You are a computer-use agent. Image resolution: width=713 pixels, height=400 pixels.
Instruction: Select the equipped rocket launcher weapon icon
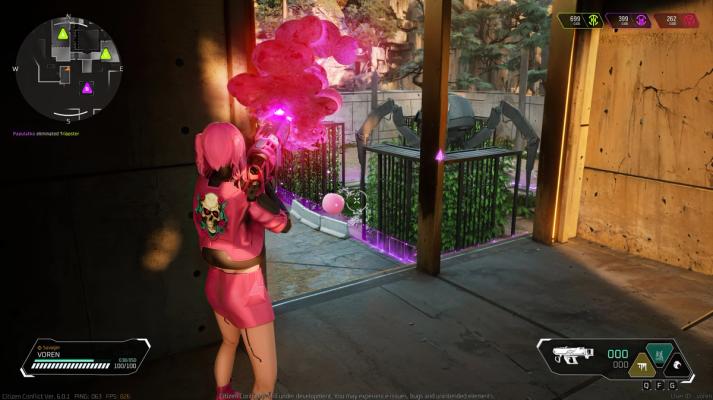click(574, 355)
